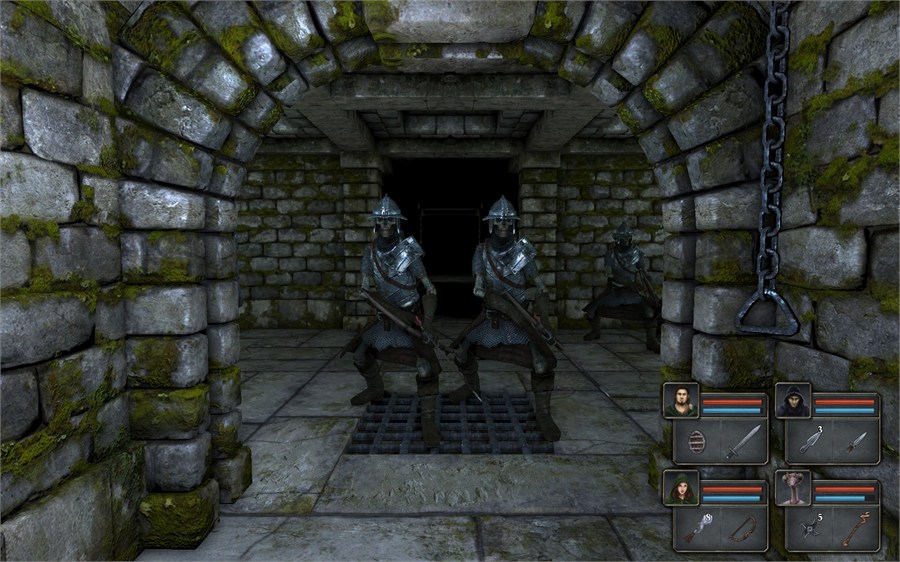Fire the short bow
Viewport: 900px width, 562px height.
[743, 528]
